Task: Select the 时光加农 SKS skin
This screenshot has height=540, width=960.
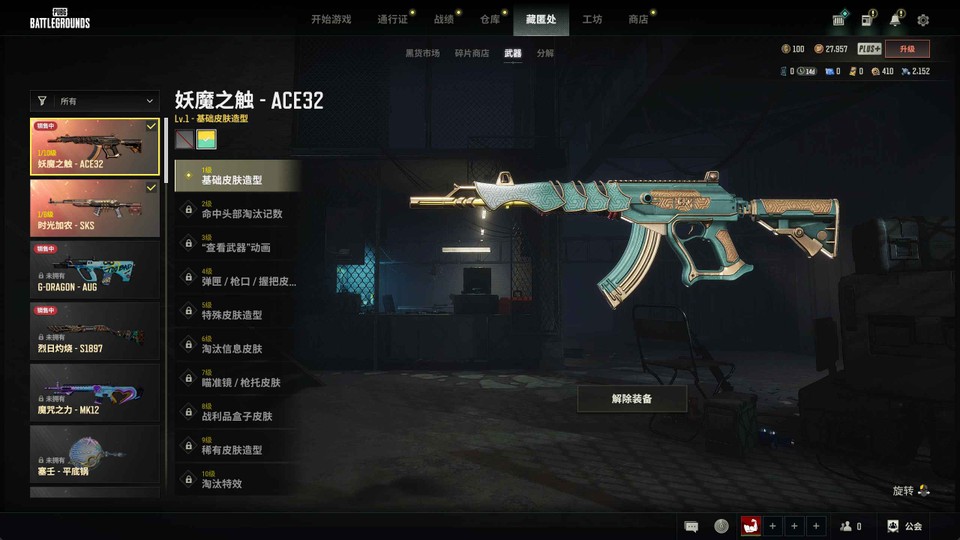Action: point(95,208)
